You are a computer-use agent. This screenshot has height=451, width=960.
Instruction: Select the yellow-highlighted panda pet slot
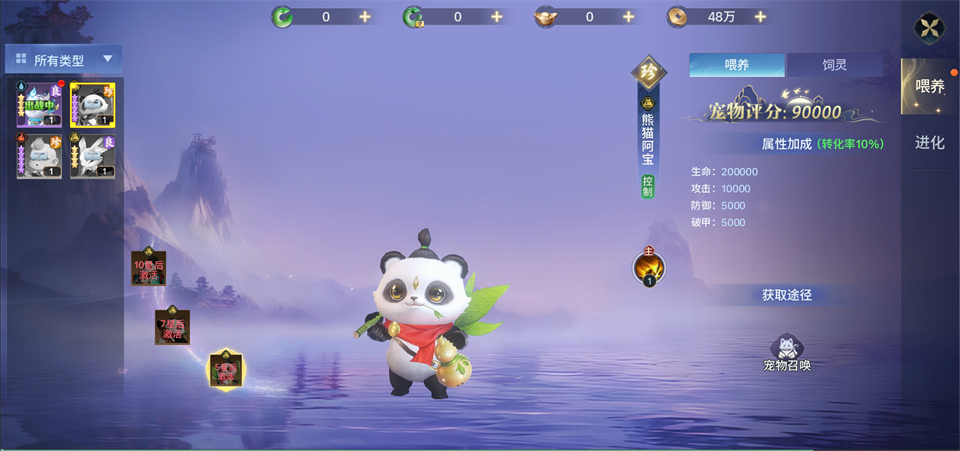92,105
